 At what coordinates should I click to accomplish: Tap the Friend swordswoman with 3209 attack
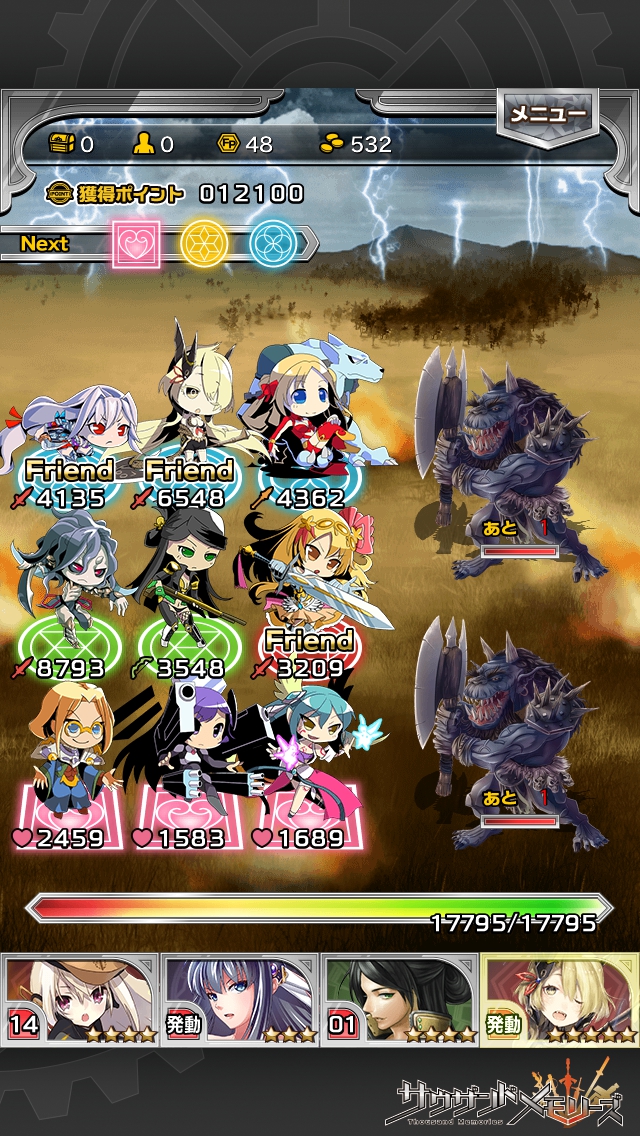(305, 590)
